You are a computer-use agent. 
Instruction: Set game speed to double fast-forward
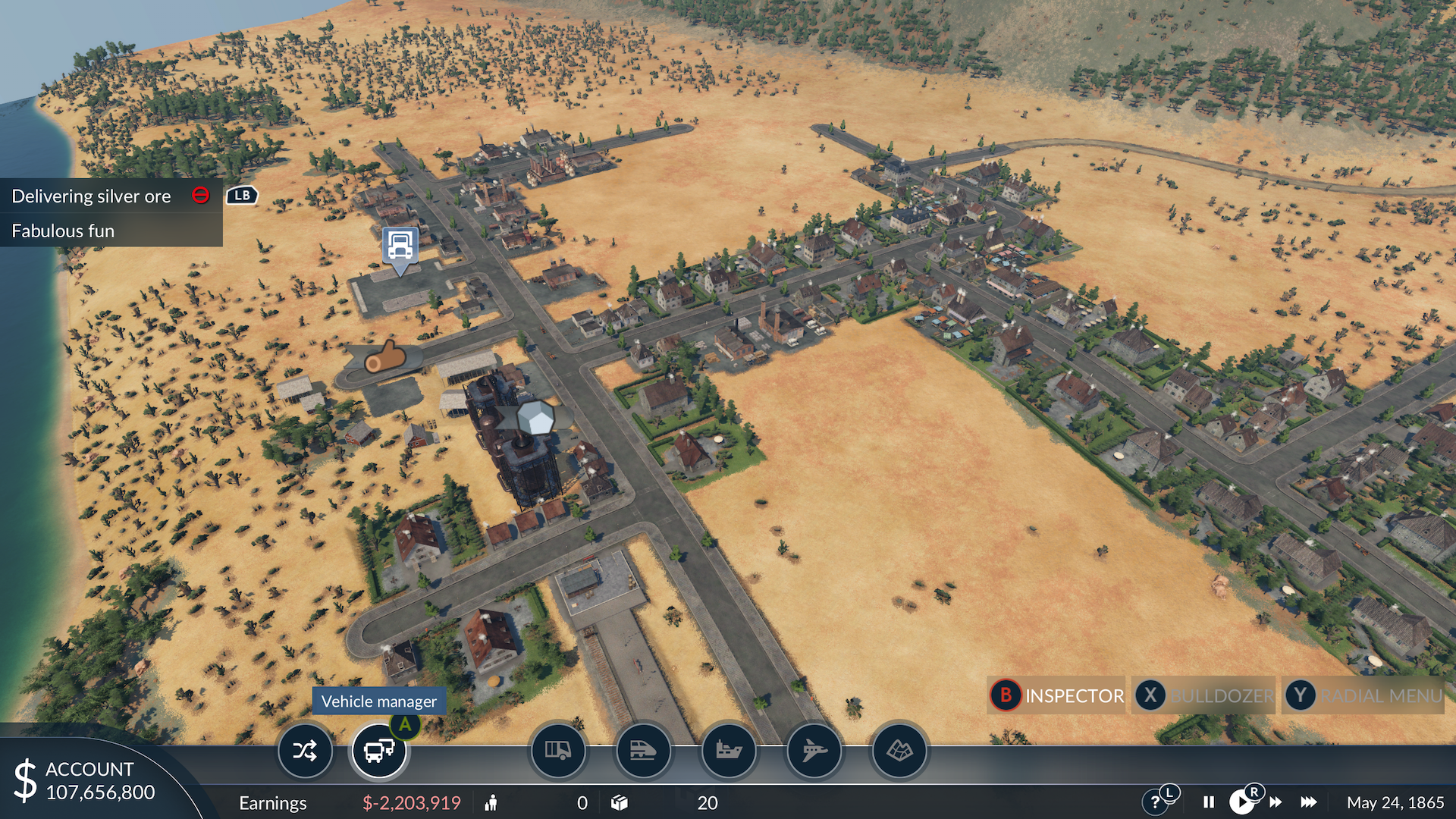(x=1276, y=802)
